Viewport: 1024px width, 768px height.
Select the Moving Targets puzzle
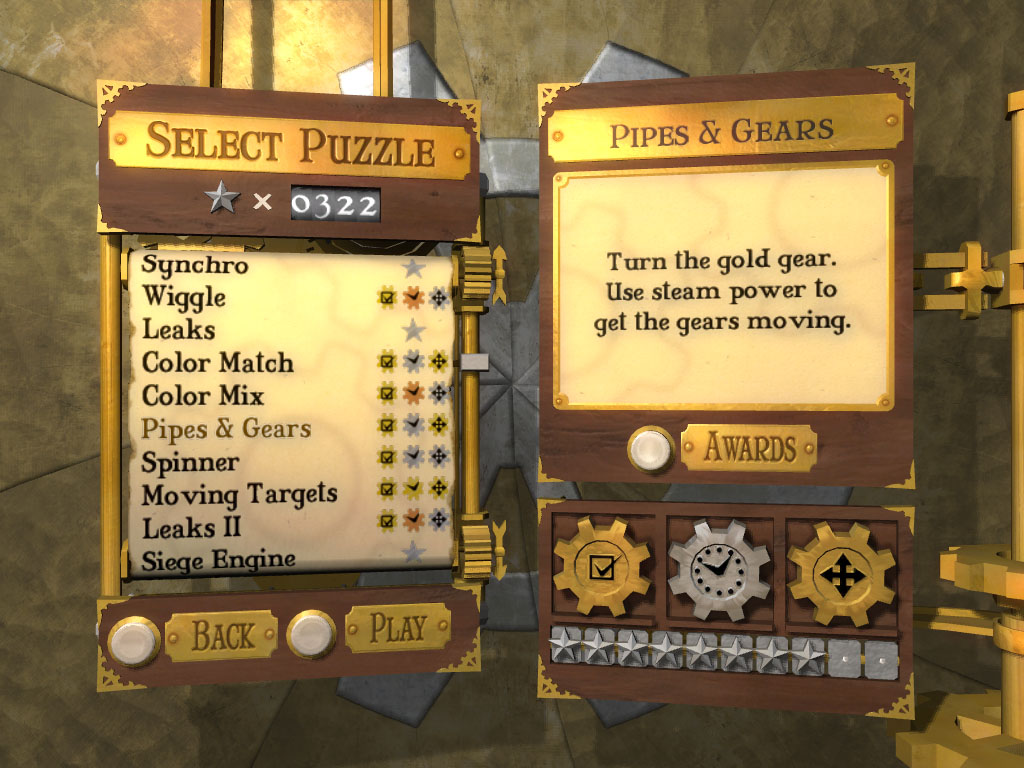coord(239,494)
